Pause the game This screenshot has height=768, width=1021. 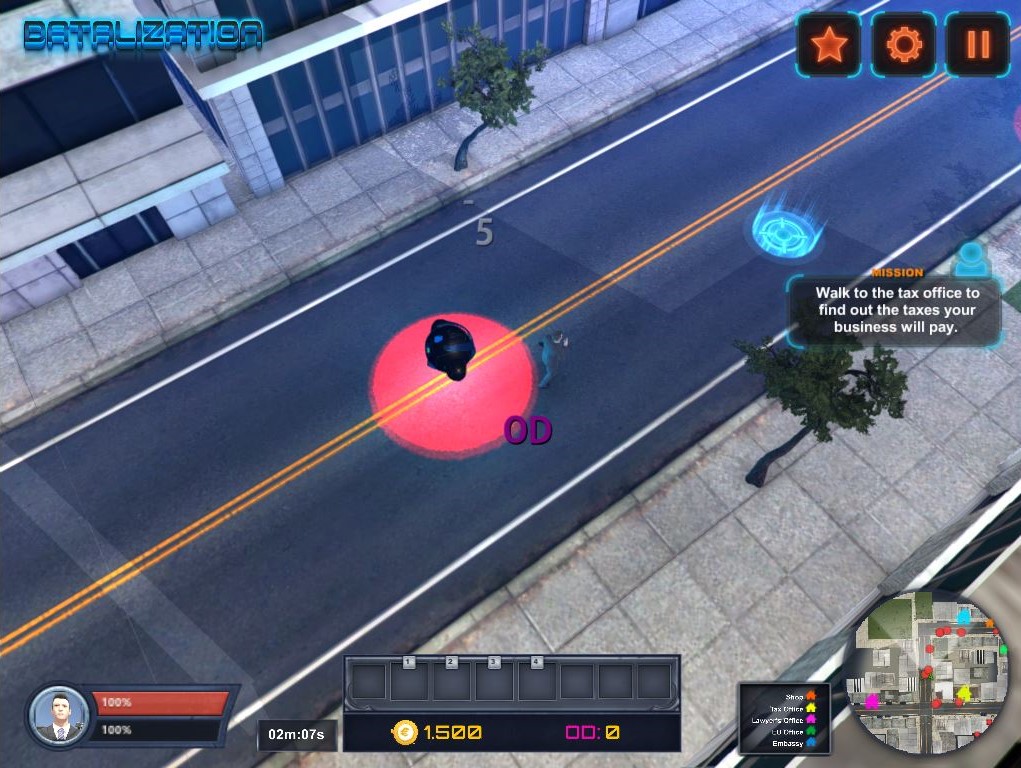pos(977,45)
